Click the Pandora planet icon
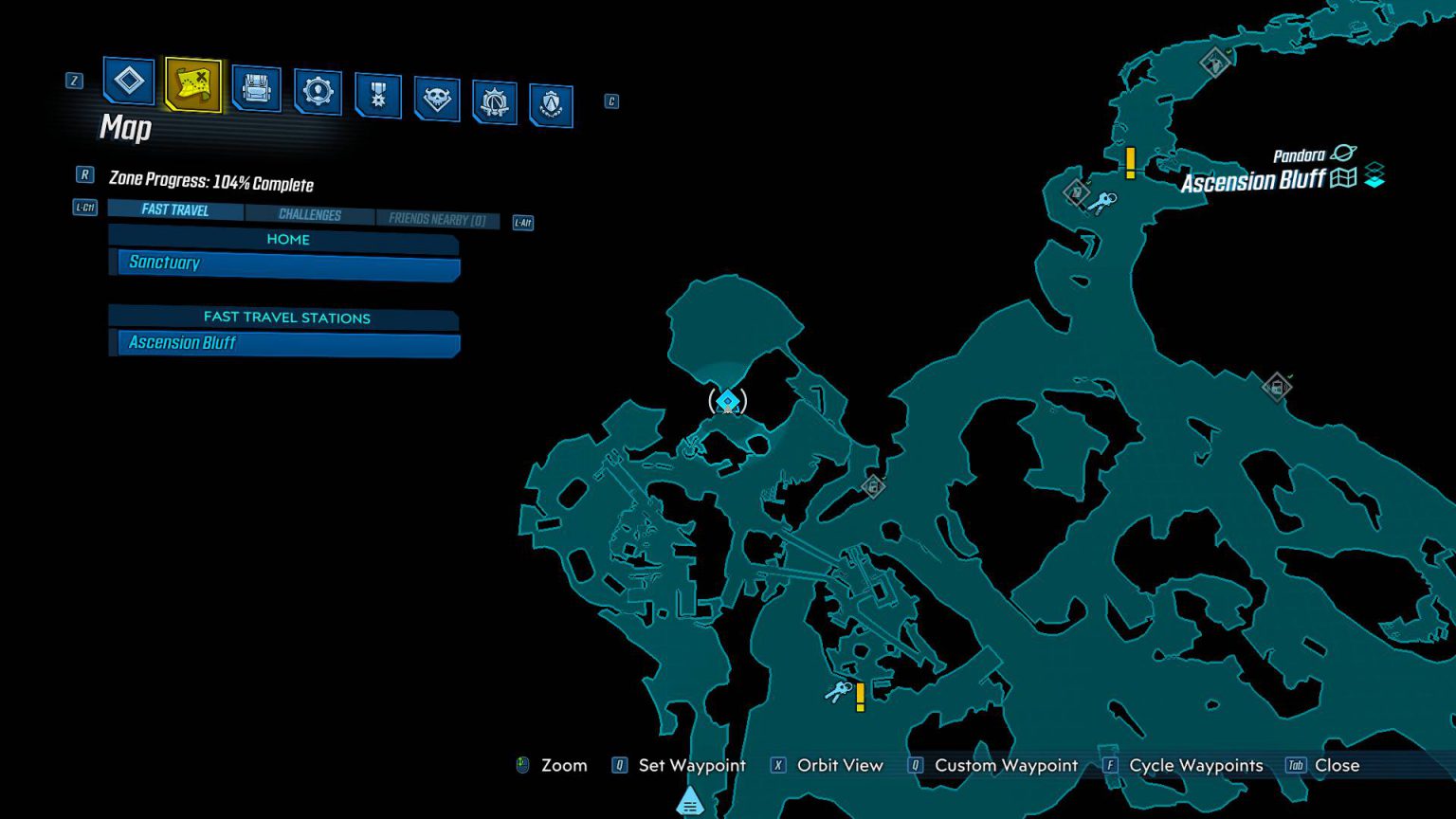 tap(1342, 155)
